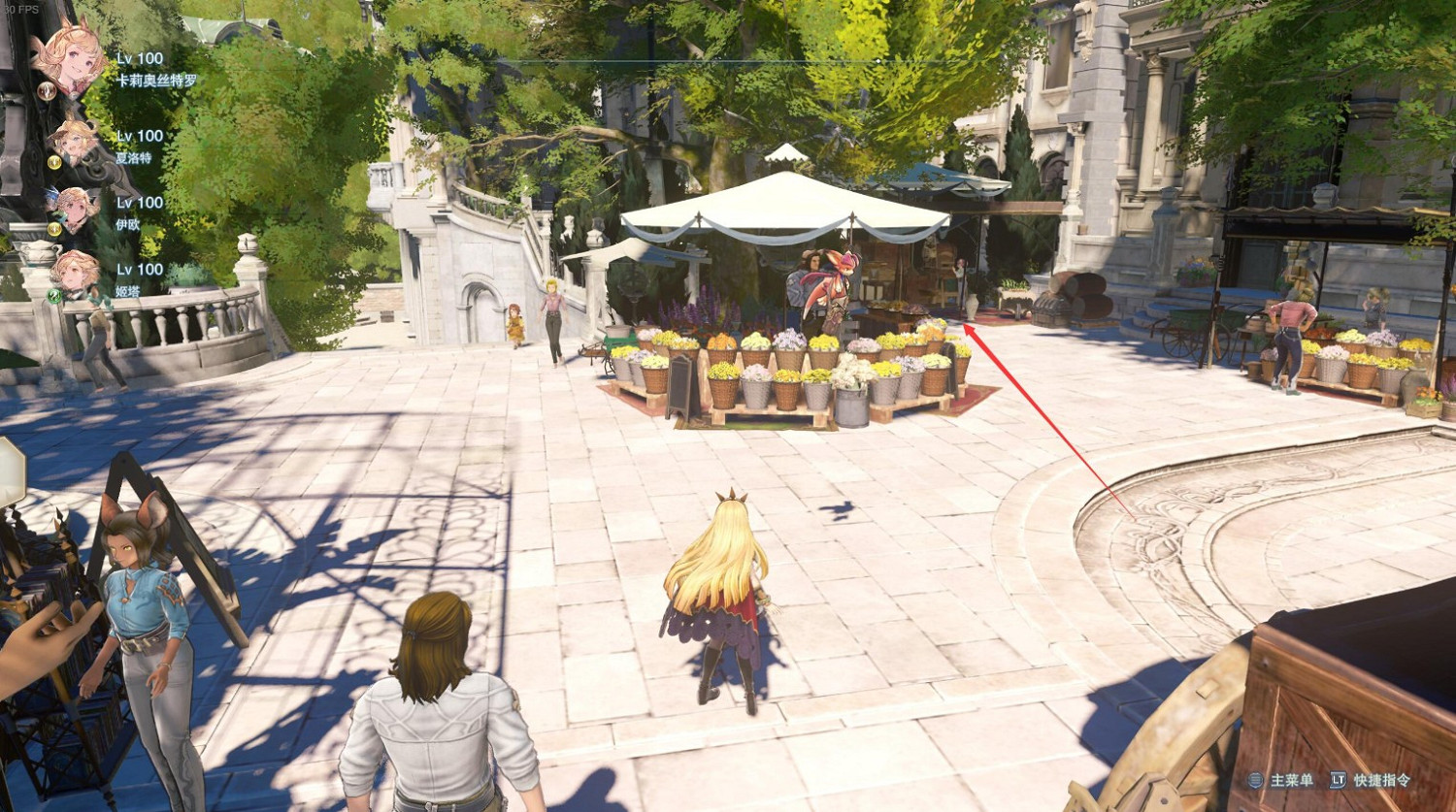Select the yellow role badge on 夏洛特's portrait
The width and height of the screenshot is (1456, 812).
(55, 160)
